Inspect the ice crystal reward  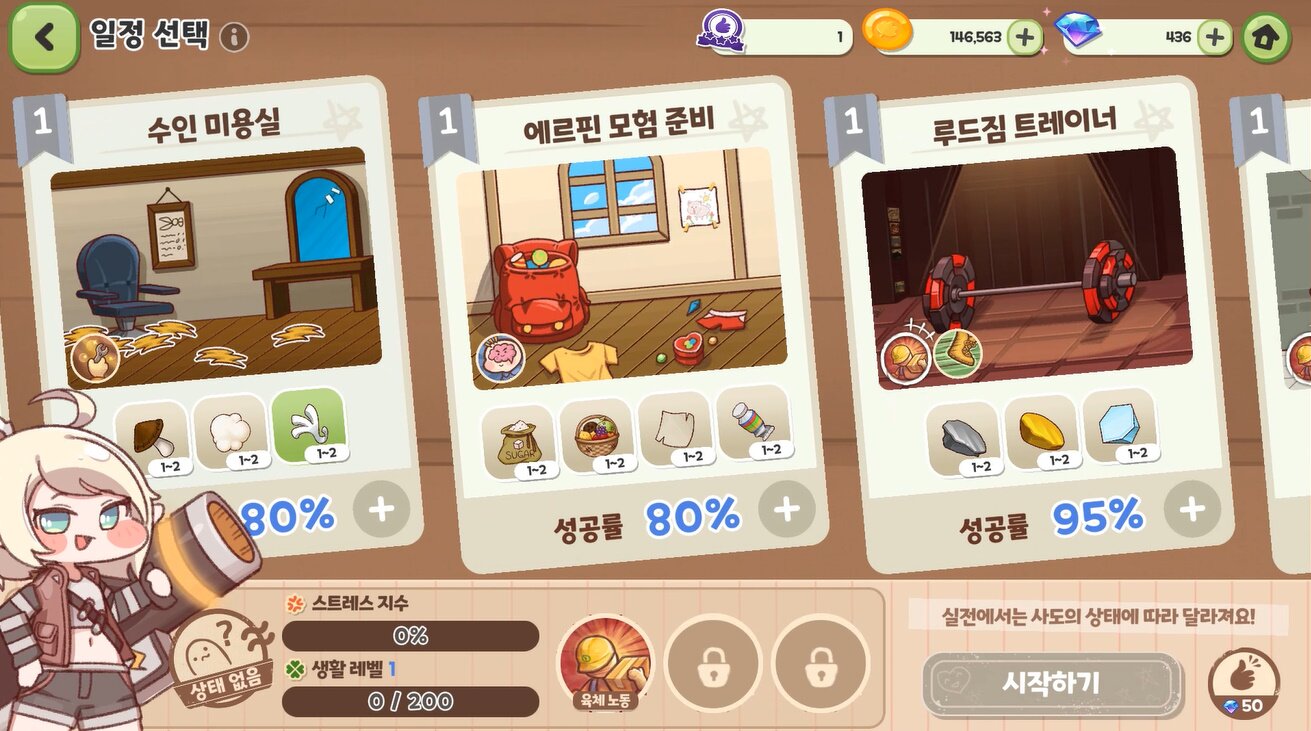(x=1119, y=430)
